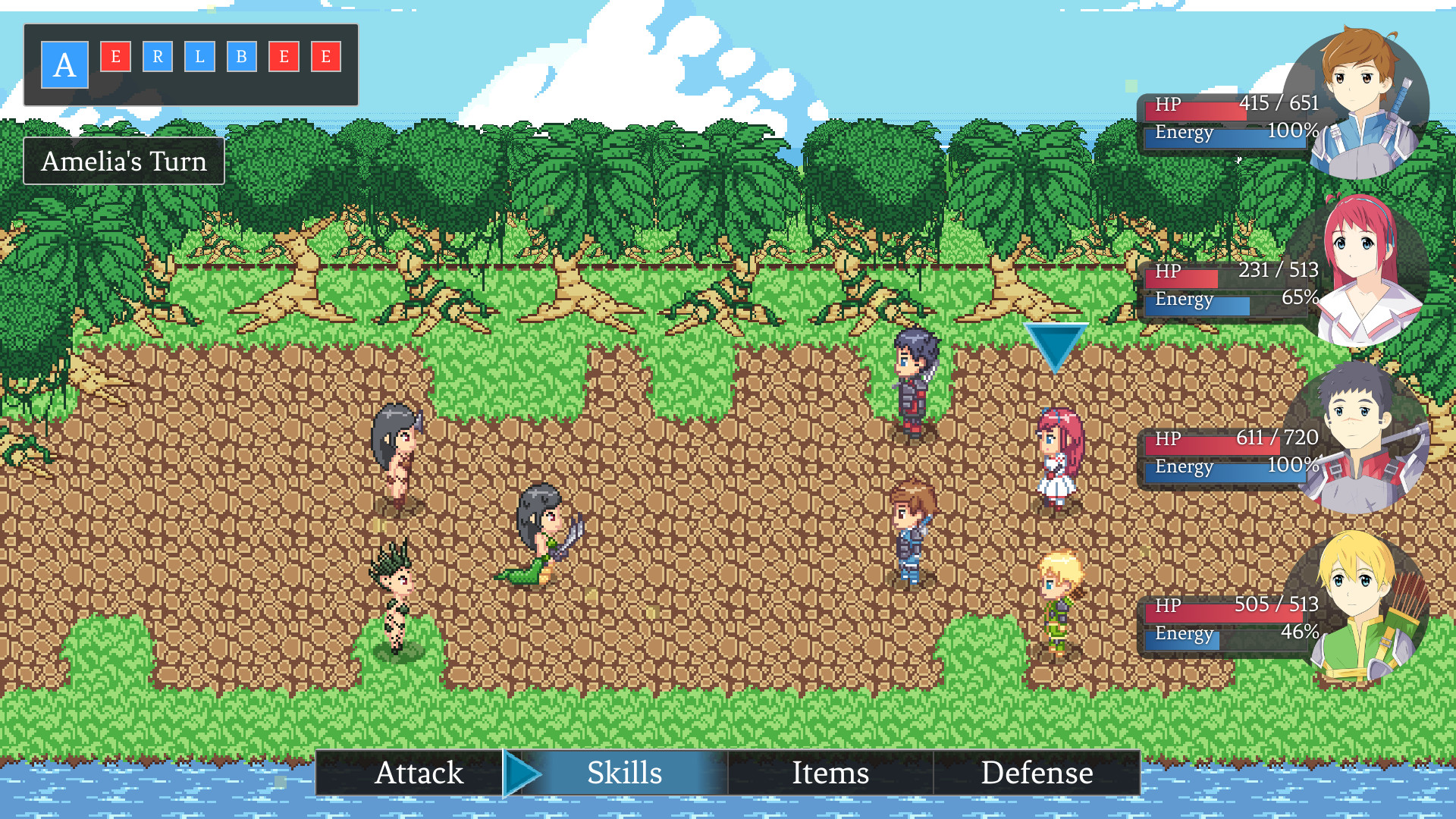Click the Amelia's Turn label box
The image size is (1456, 819).
[x=124, y=160]
